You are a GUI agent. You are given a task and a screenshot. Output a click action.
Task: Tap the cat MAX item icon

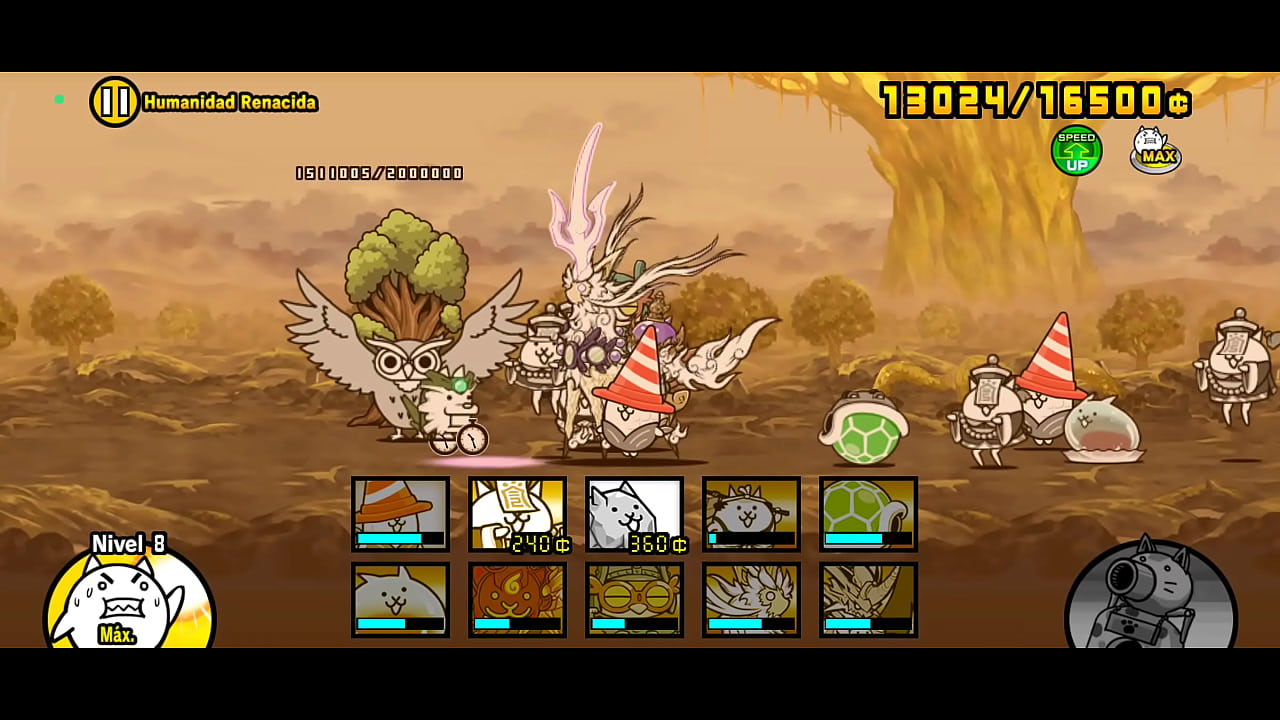point(1155,151)
